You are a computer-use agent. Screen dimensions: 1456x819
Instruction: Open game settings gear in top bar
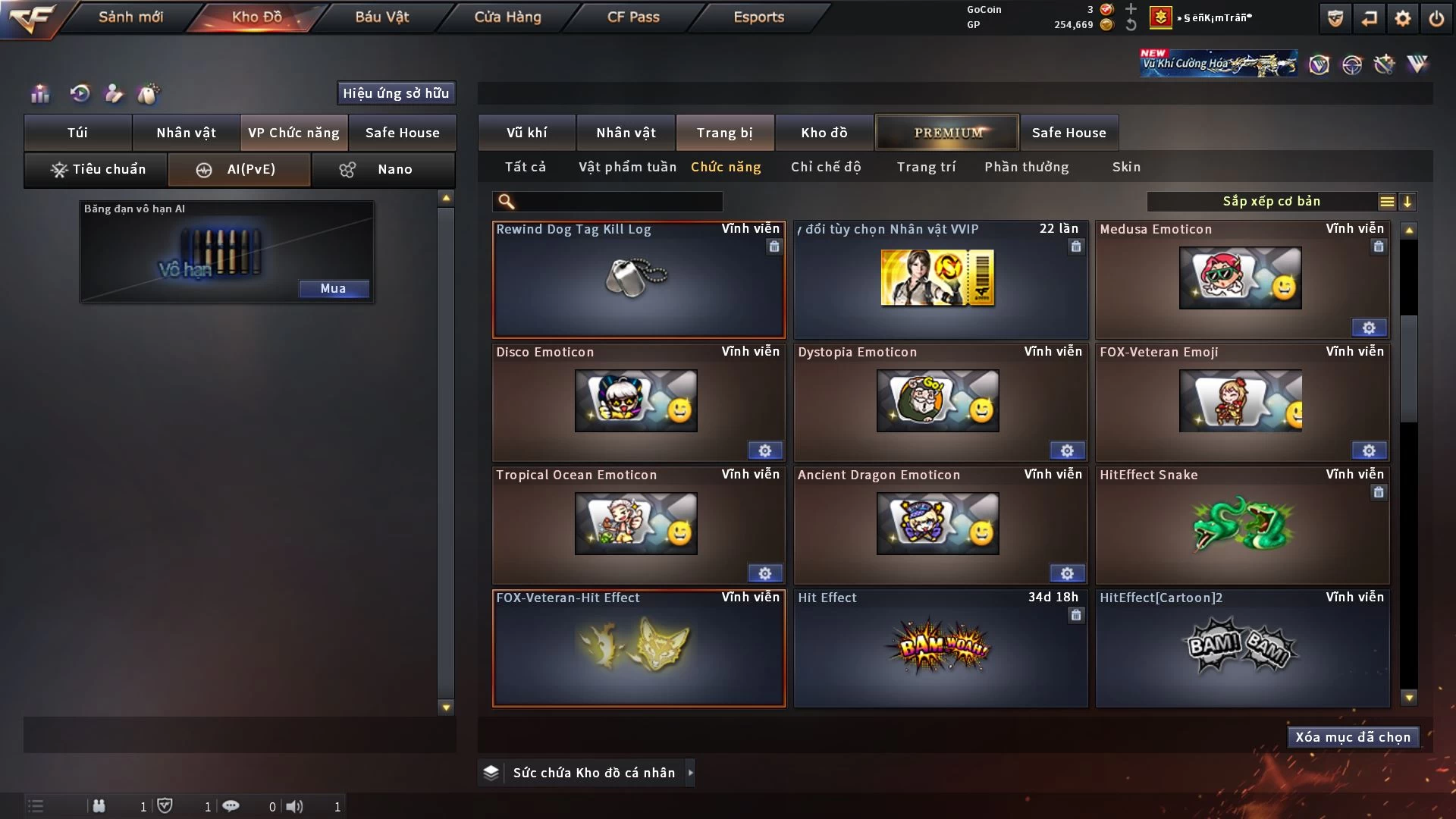[x=1403, y=18]
